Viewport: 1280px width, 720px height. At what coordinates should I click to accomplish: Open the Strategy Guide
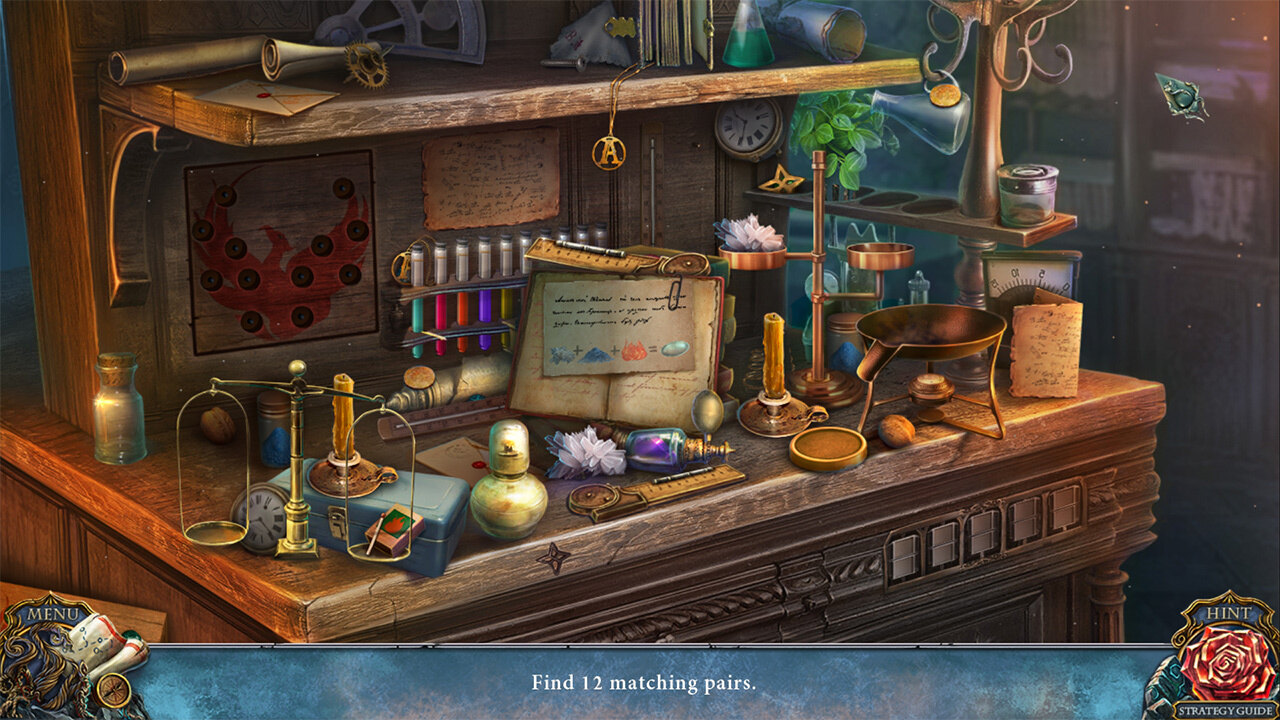(x=1227, y=711)
